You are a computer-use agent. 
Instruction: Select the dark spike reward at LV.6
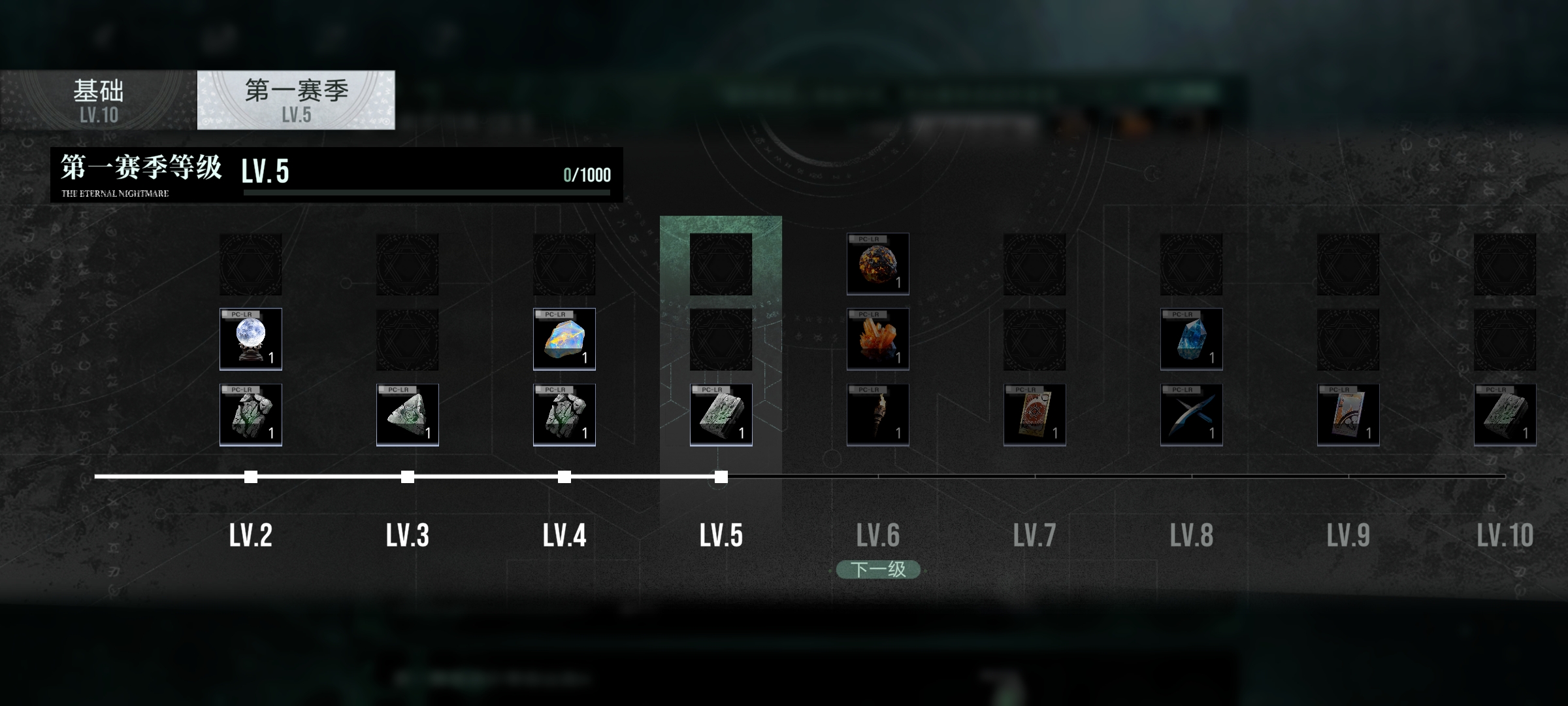tap(878, 414)
